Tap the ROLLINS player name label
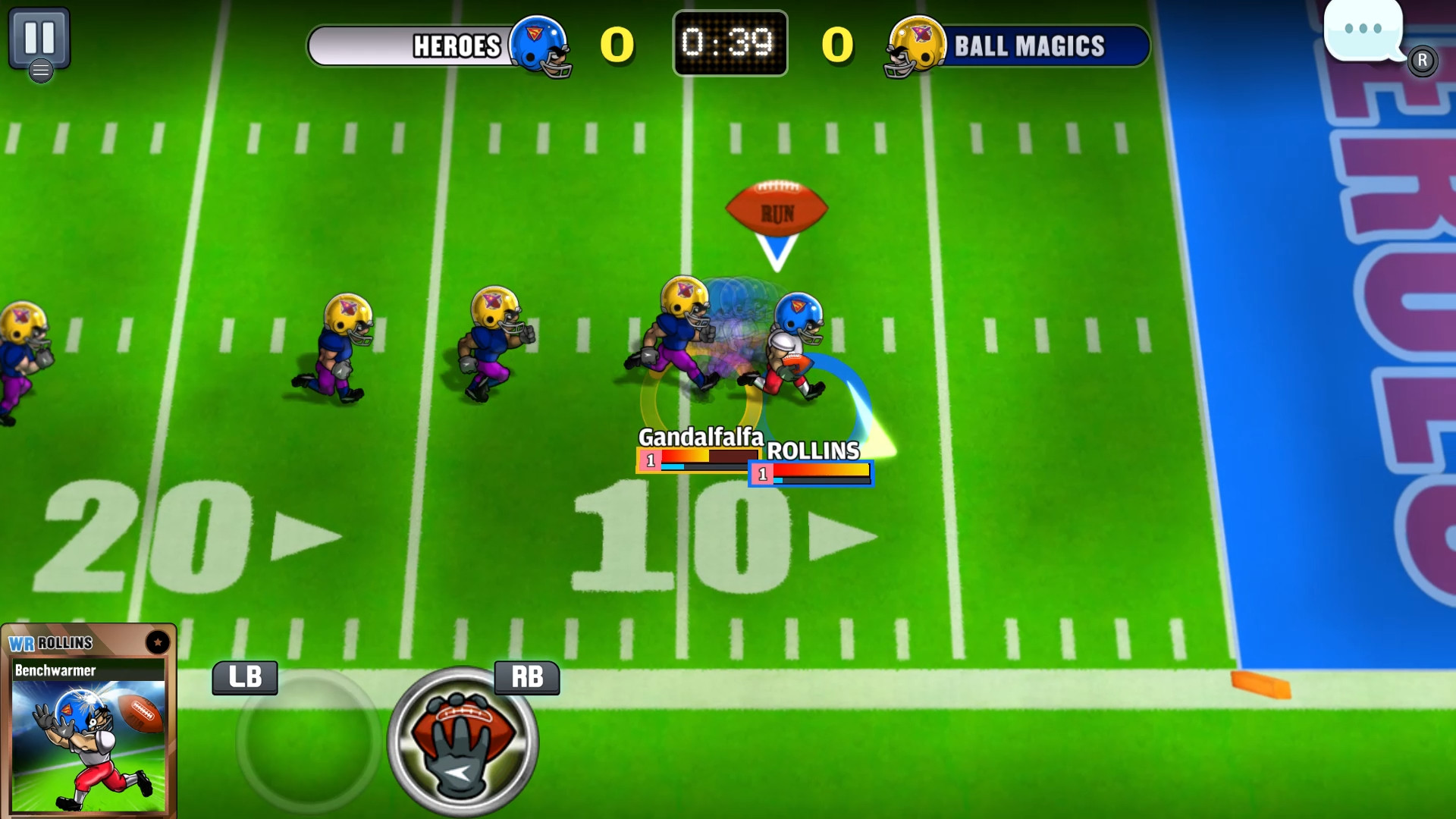This screenshot has height=819, width=1456. [x=813, y=450]
